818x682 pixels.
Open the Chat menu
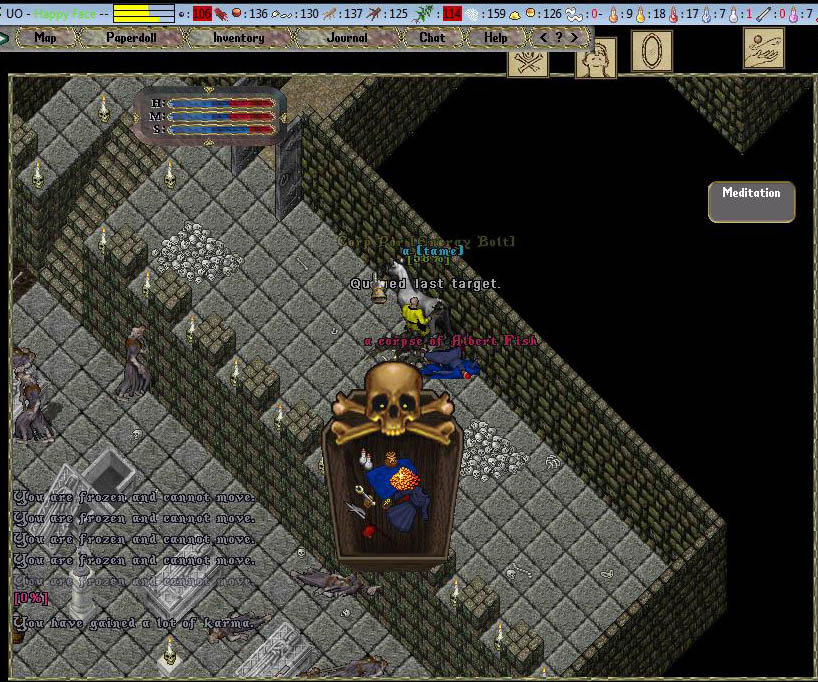pos(432,38)
